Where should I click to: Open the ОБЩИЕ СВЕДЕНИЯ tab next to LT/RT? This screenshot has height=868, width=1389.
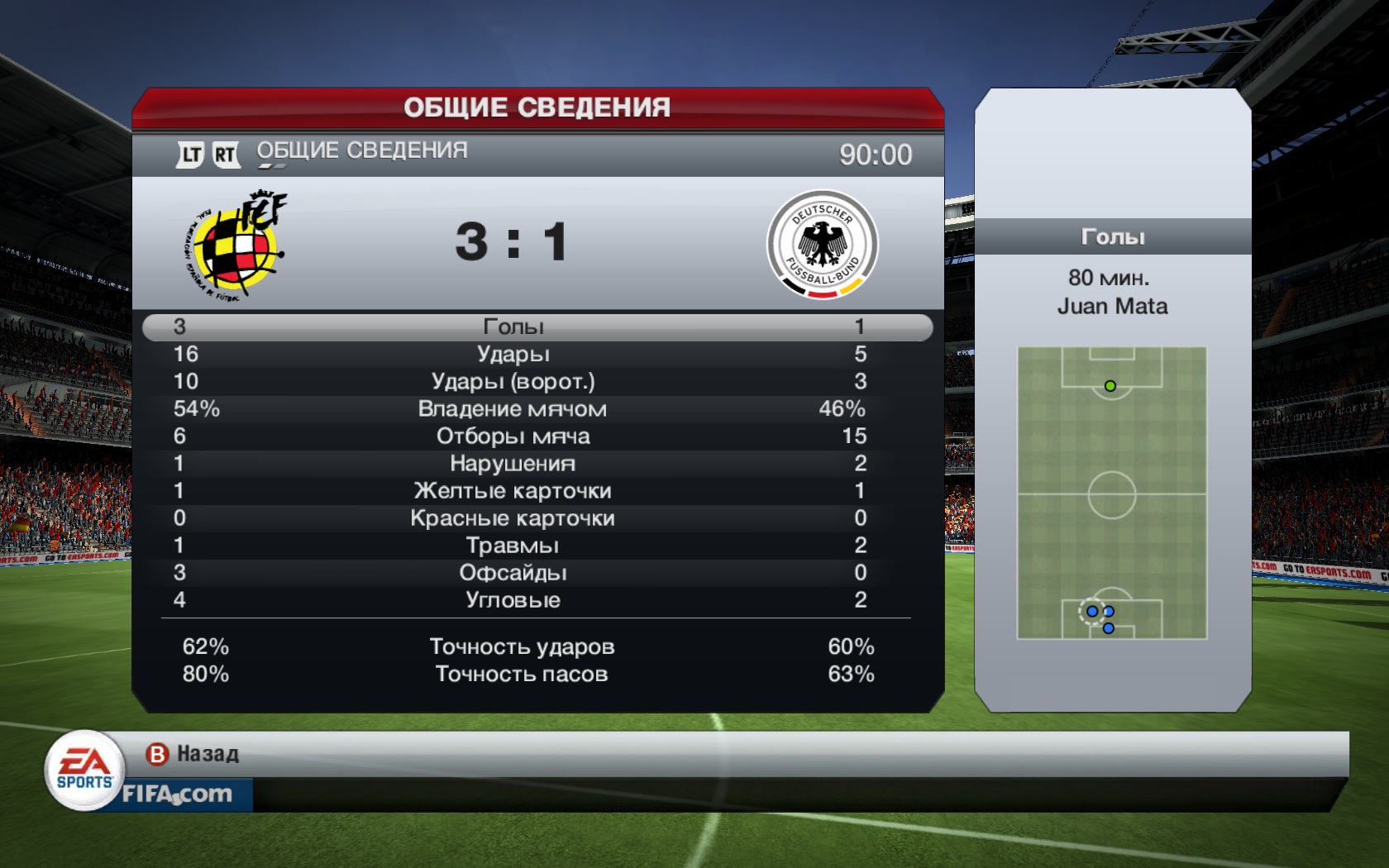362,151
